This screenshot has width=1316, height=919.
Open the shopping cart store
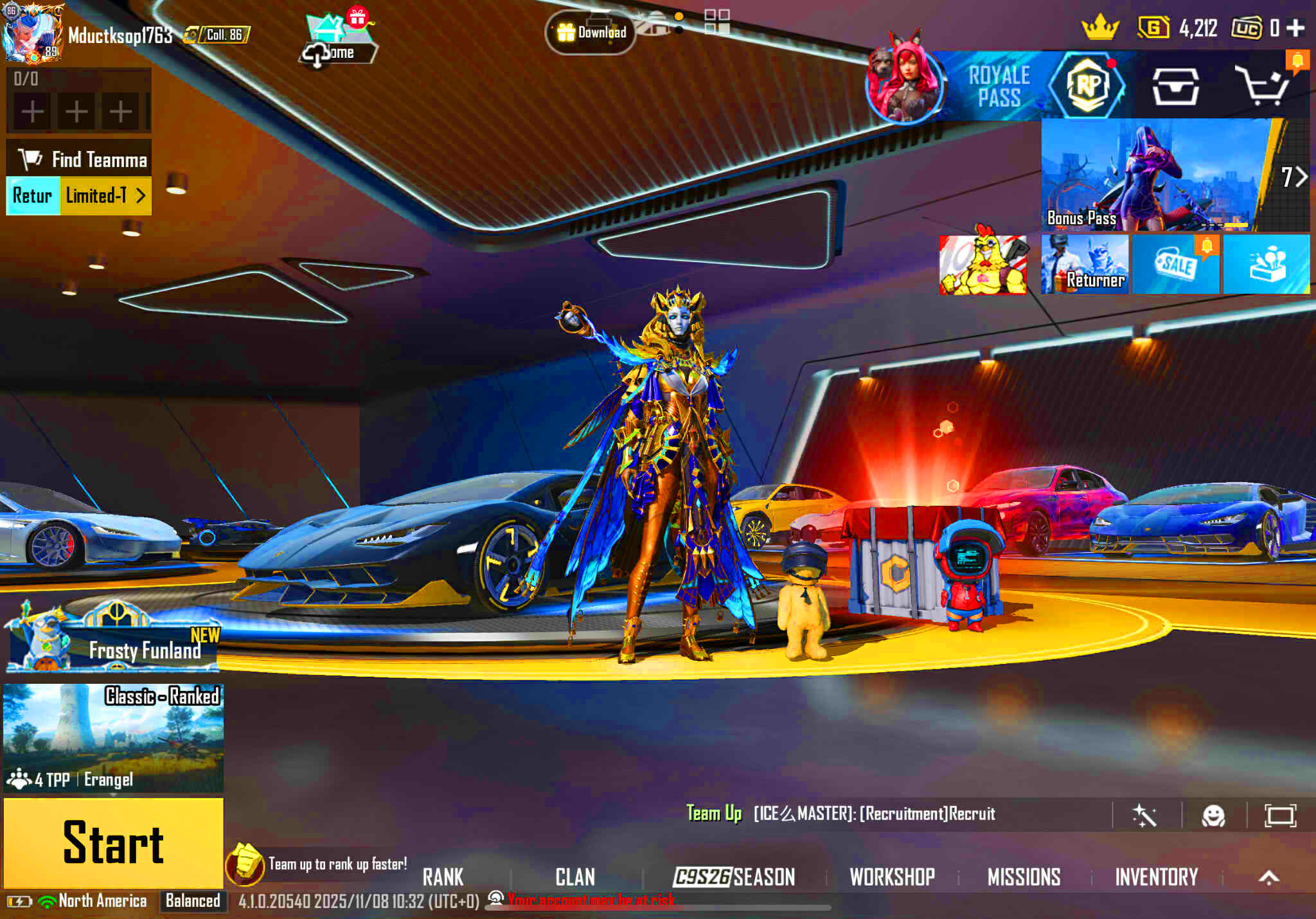(x=1263, y=86)
